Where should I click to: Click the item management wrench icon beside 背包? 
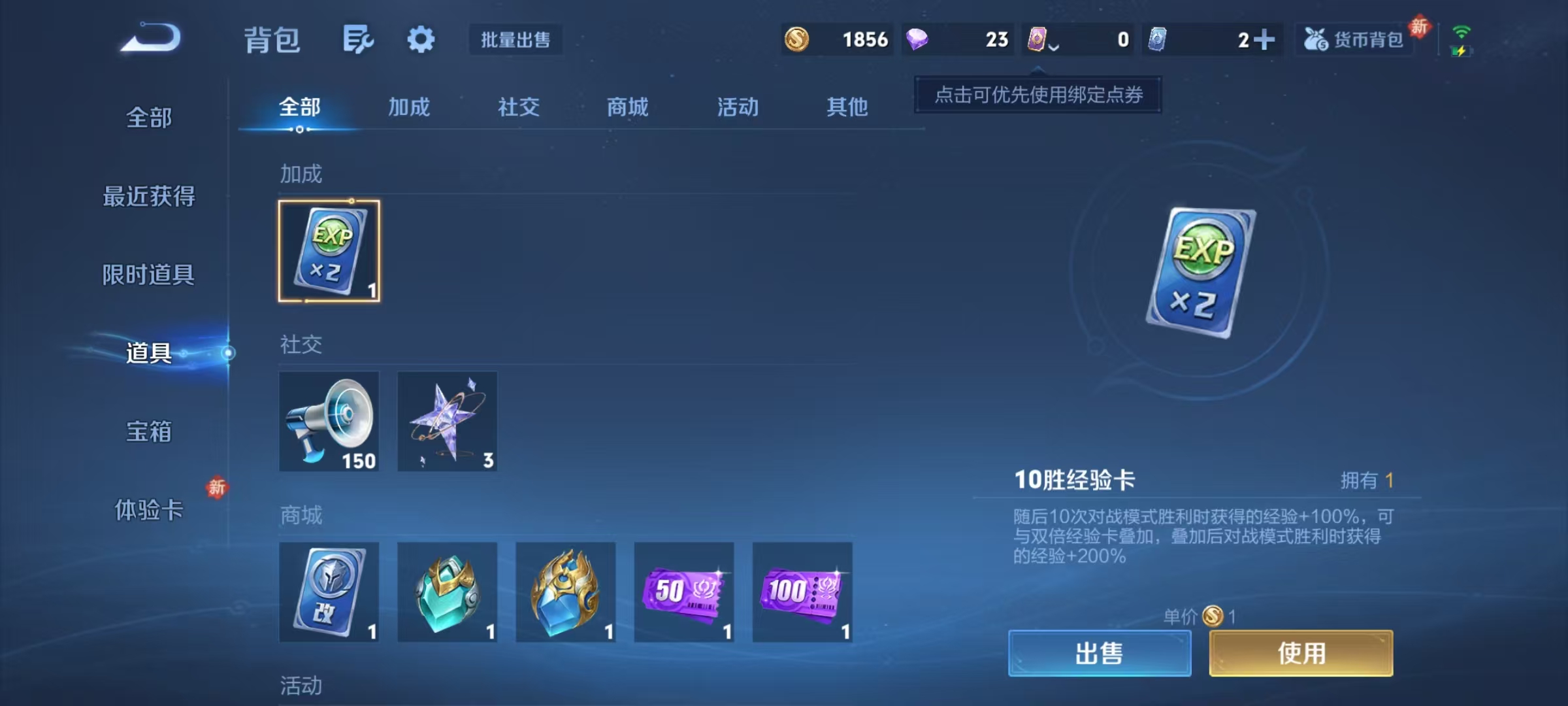click(x=357, y=39)
